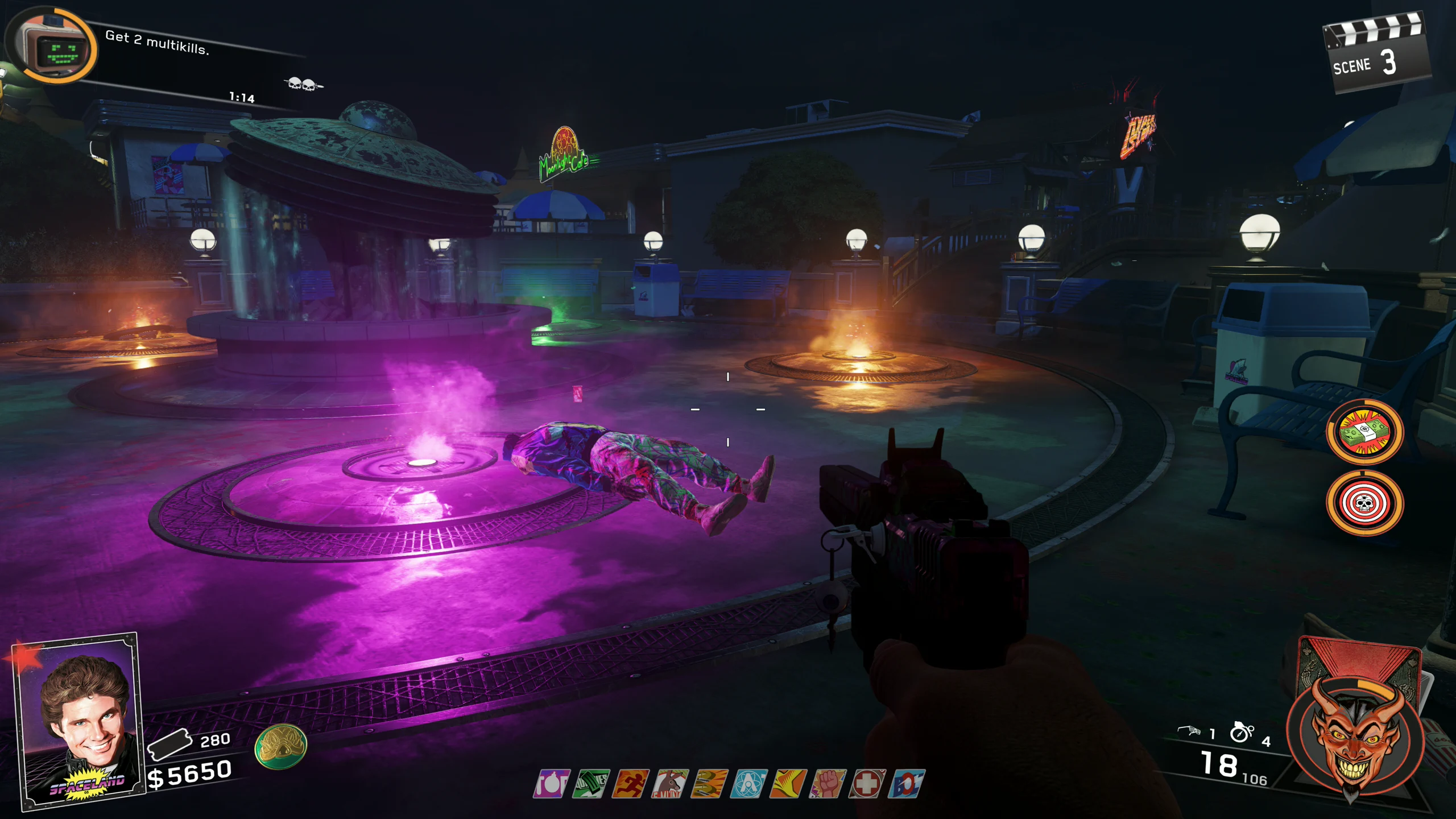Image resolution: width=1456 pixels, height=819 pixels.
Task: Click the Quickies green magazine perk icon
Action: (x=590, y=784)
